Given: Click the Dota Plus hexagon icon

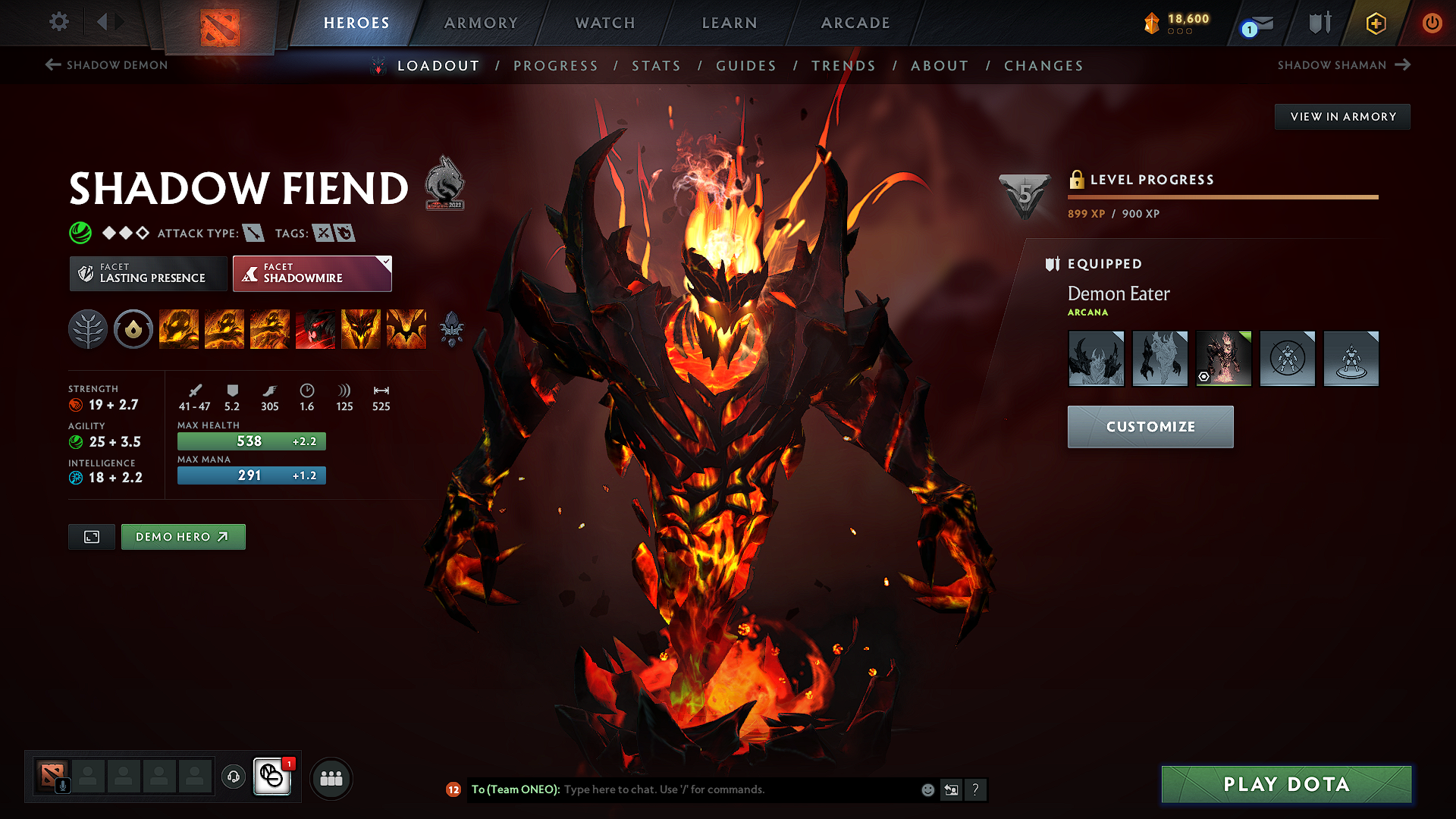Looking at the screenshot, I should click(x=1375, y=24).
